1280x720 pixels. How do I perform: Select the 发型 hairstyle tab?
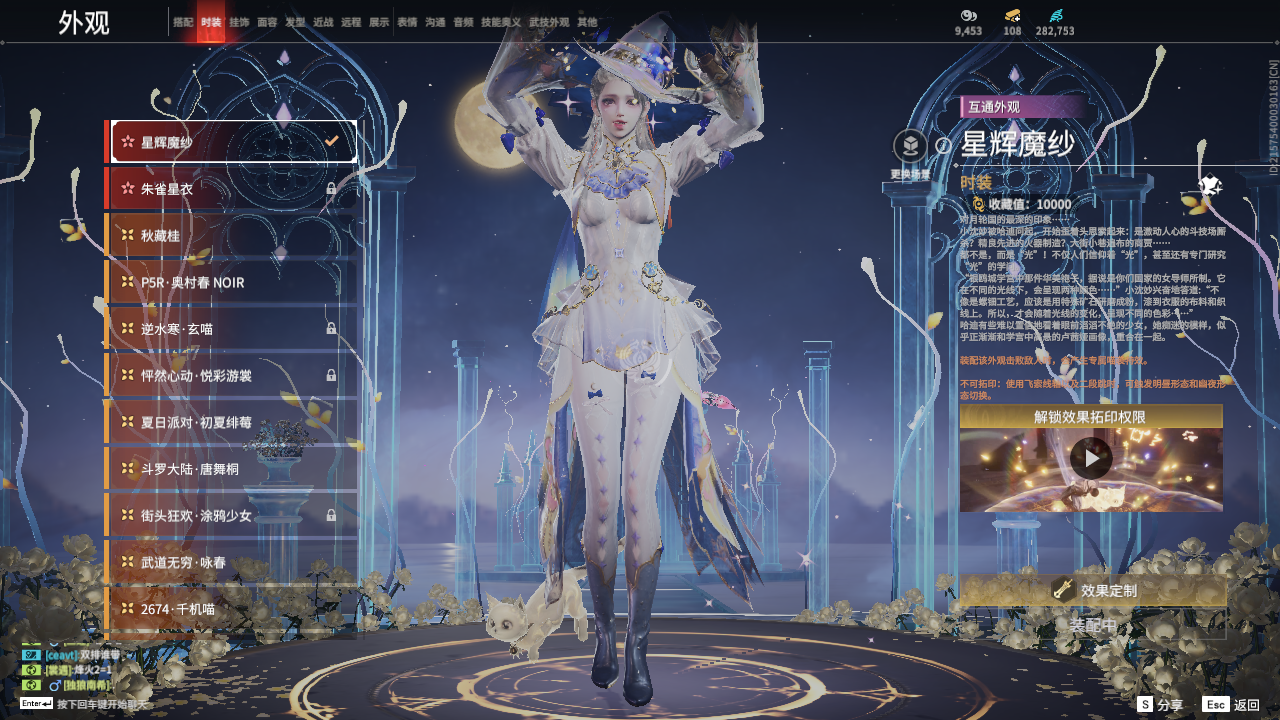click(x=295, y=22)
